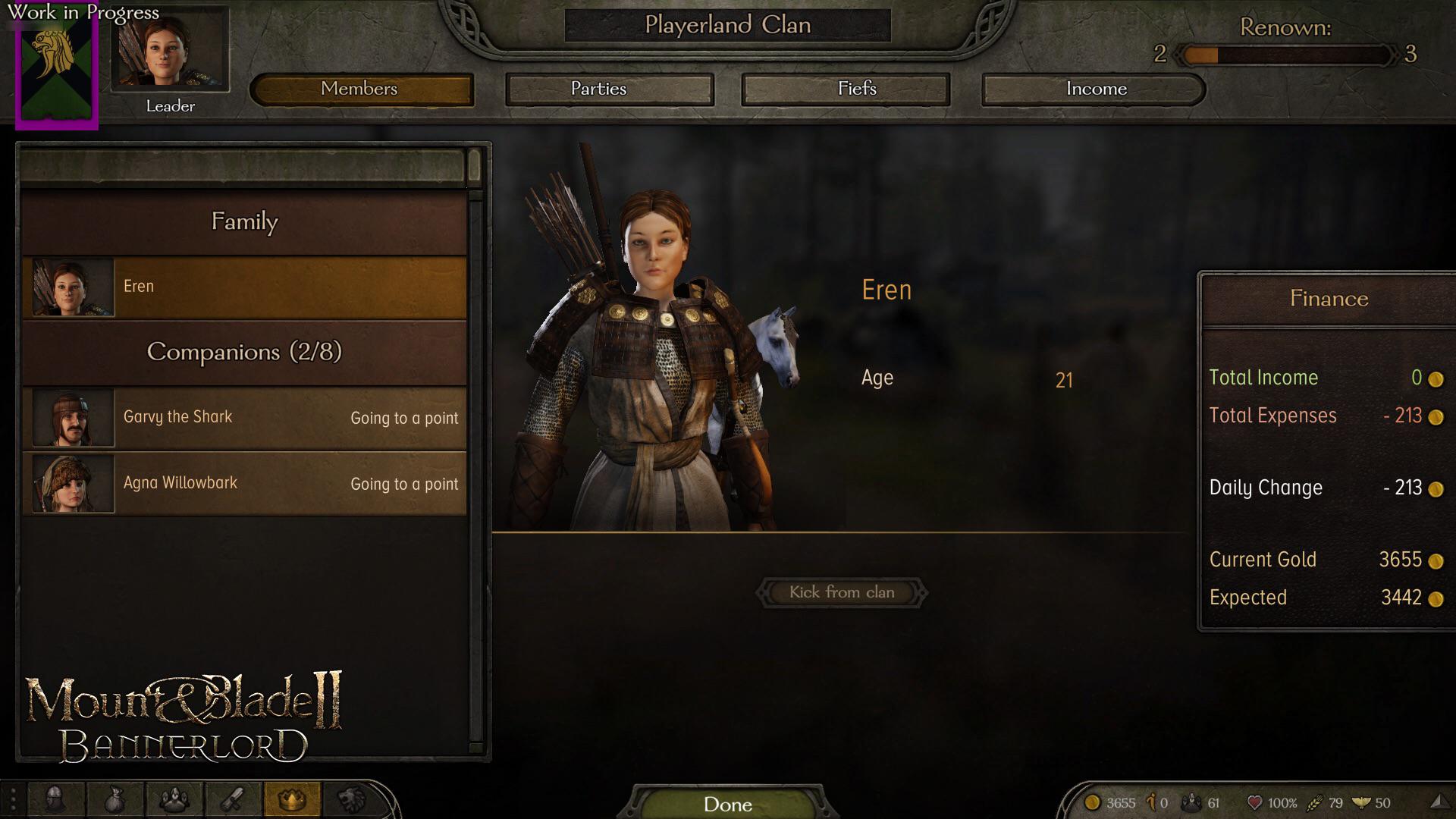1456x819 pixels.
Task: Open quests with the crossed swords icon
Action: tap(234, 800)
